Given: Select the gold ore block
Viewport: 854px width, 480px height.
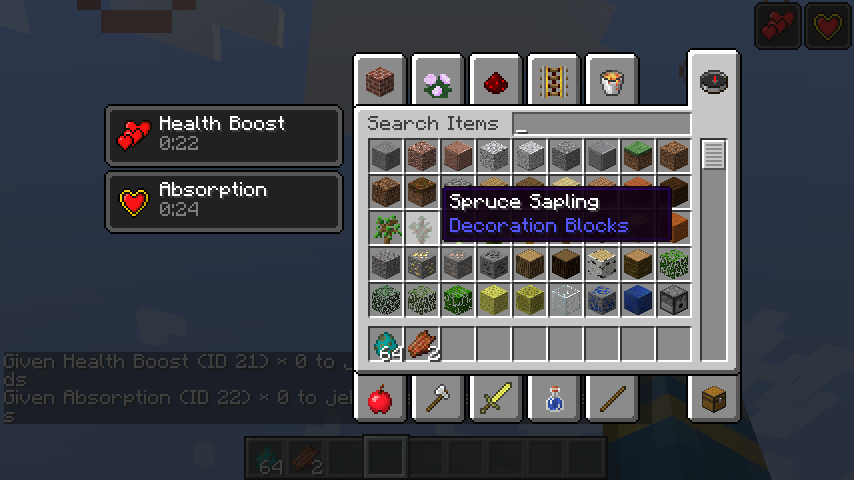Looking at the screenshot, I should 420,263.
